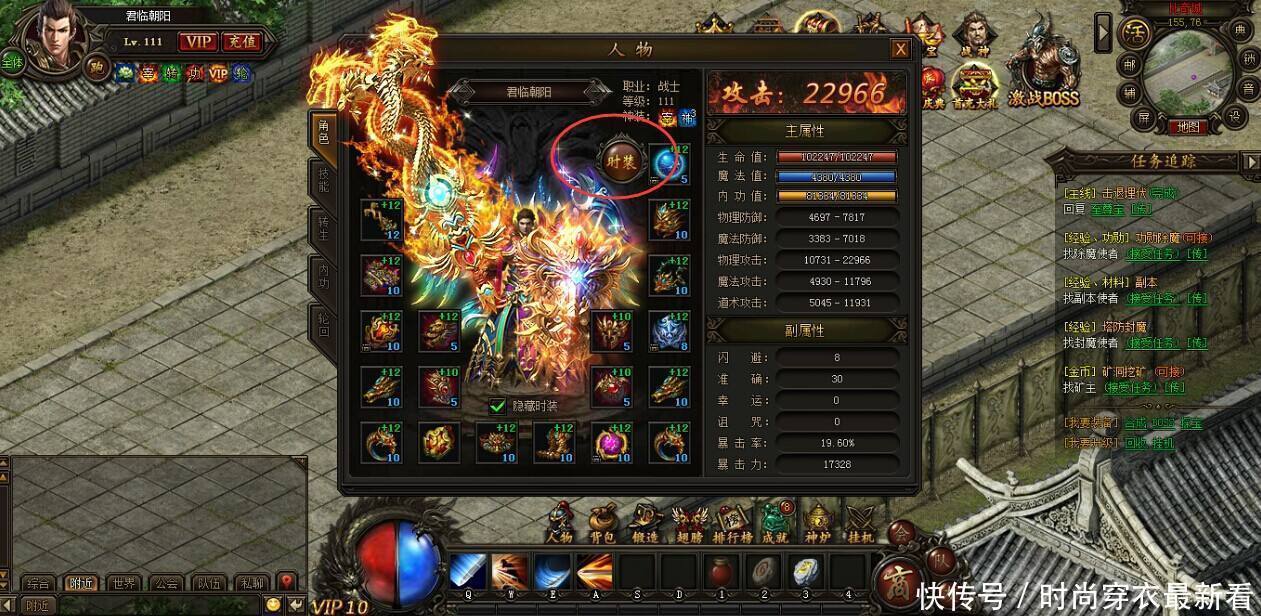The height and width of the screenshot is (616, 1261).
Task: Select the 角色 character tab
Action: click(324, 135)
